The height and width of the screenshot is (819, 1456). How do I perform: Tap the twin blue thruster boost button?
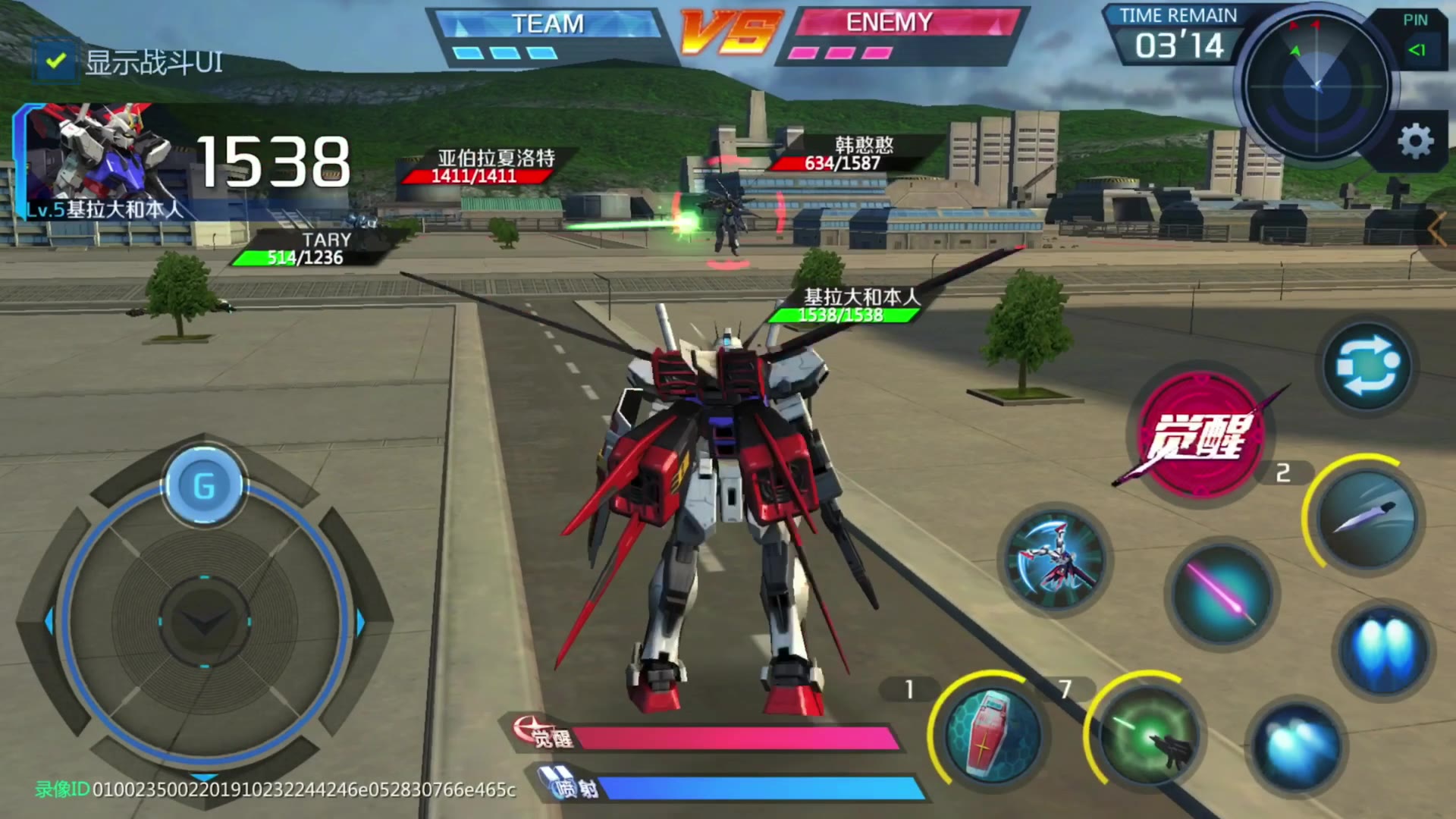pyautogui.click(x=1383, y=651)
